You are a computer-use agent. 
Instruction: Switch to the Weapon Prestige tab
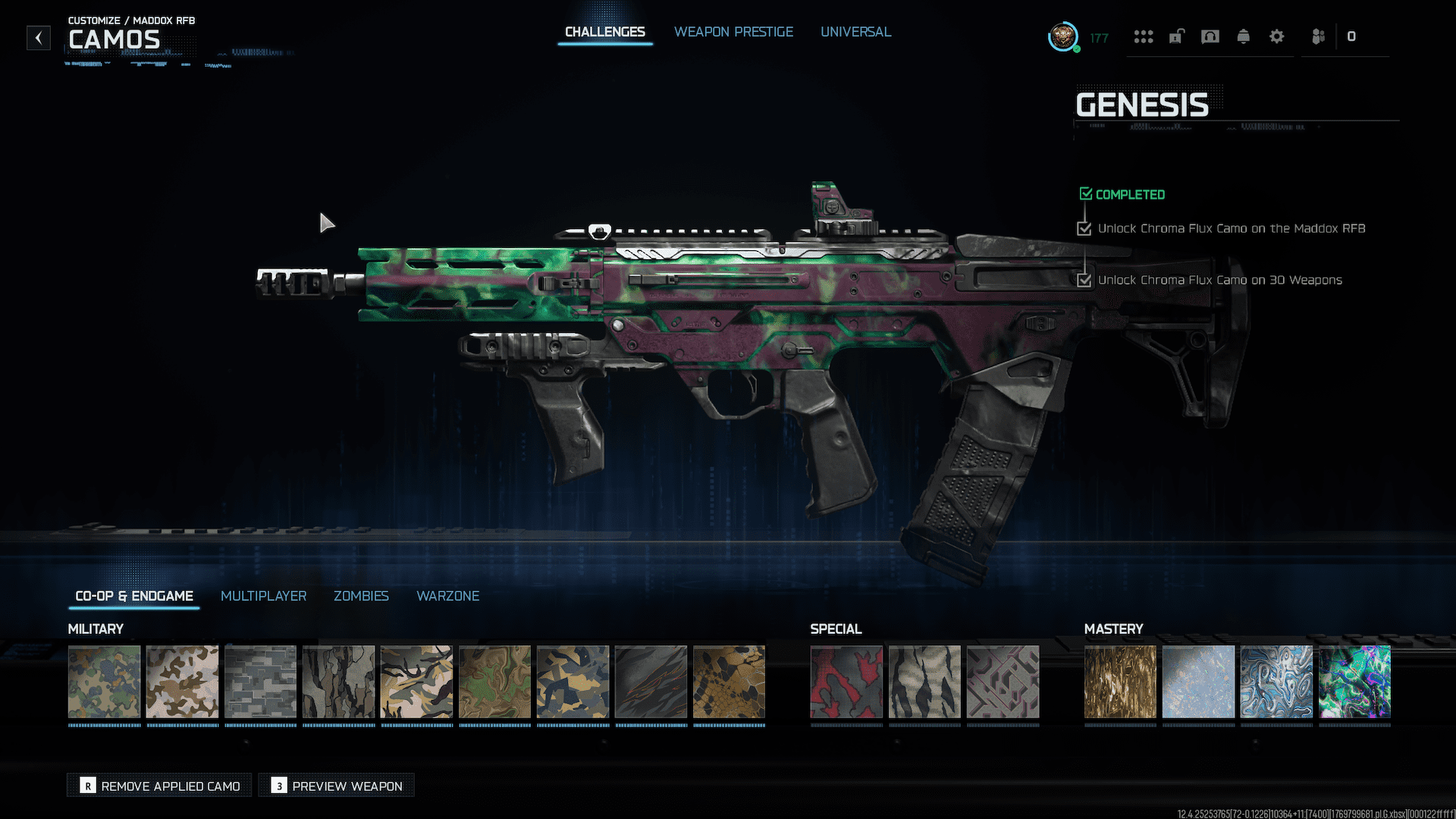tap(733, 32)
